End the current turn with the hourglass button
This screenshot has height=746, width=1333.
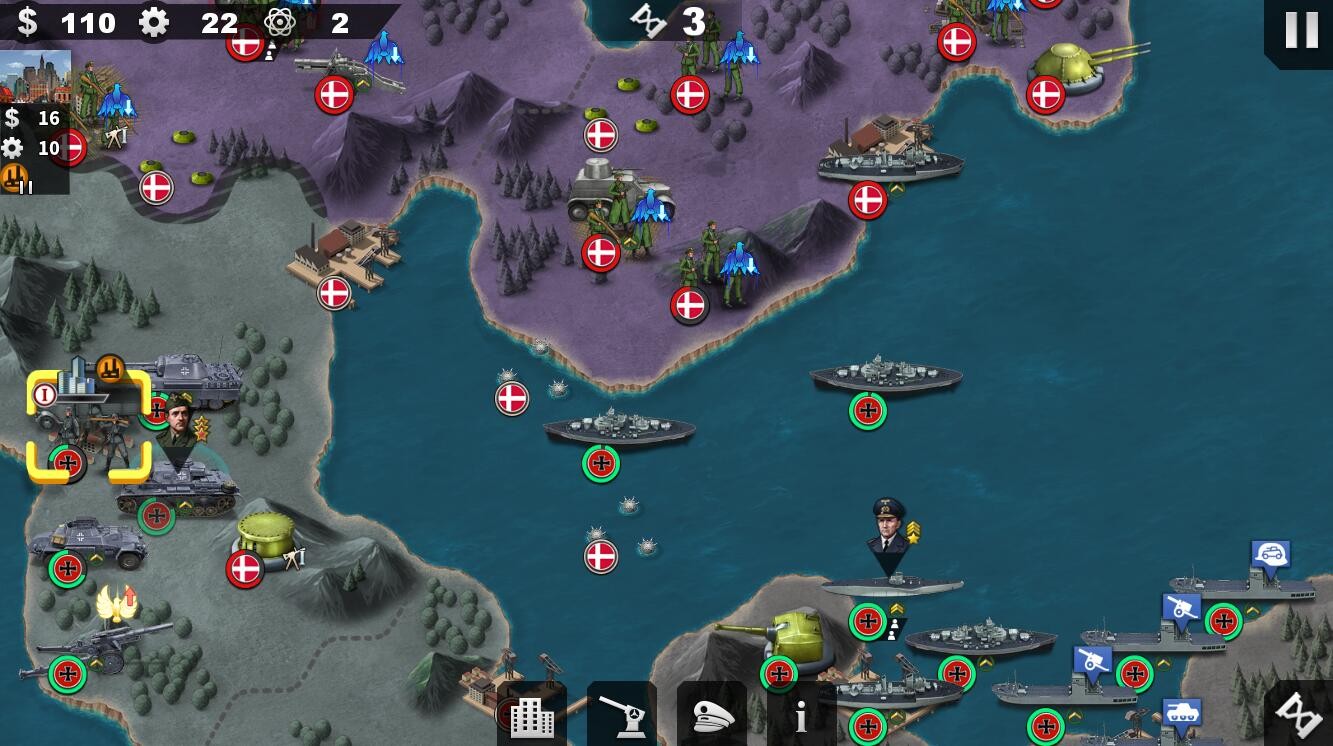pyautogui.click(x=1299, y=713)
